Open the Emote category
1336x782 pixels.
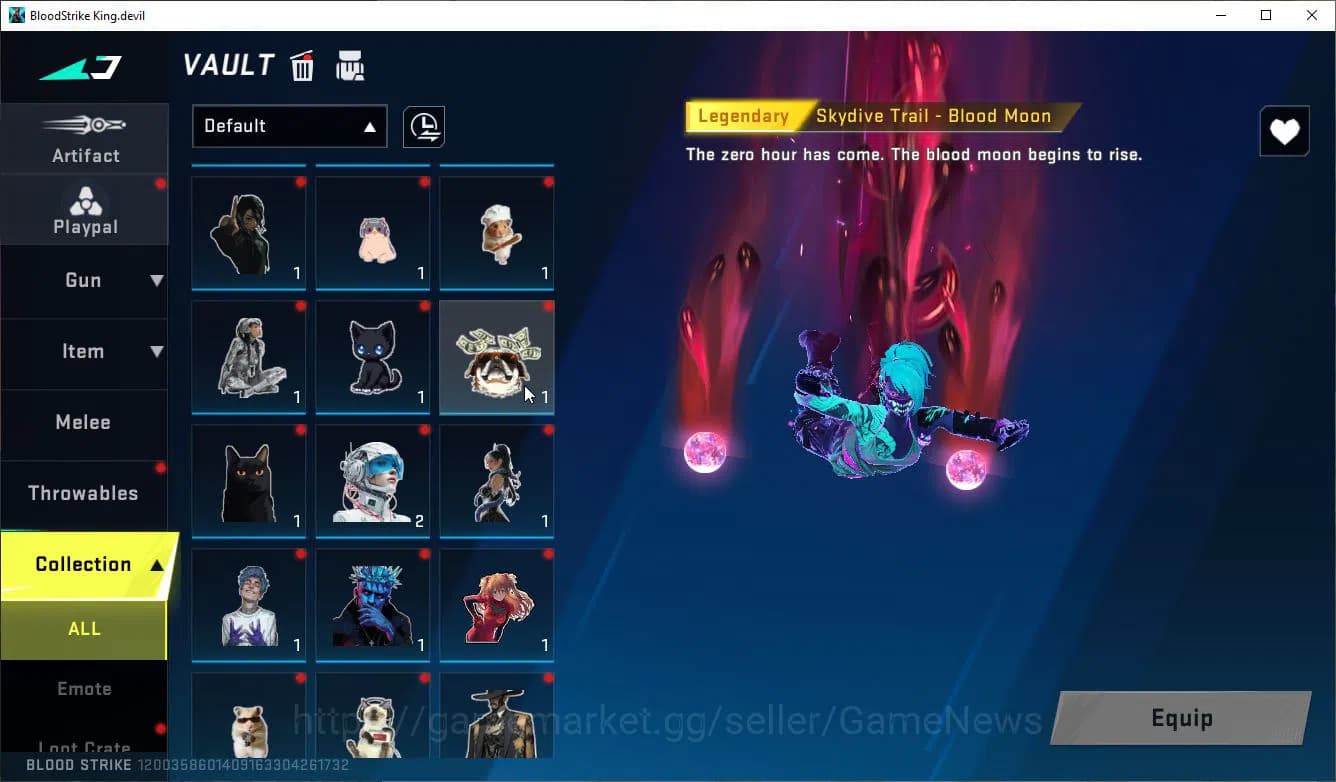[x=84, y=688]
